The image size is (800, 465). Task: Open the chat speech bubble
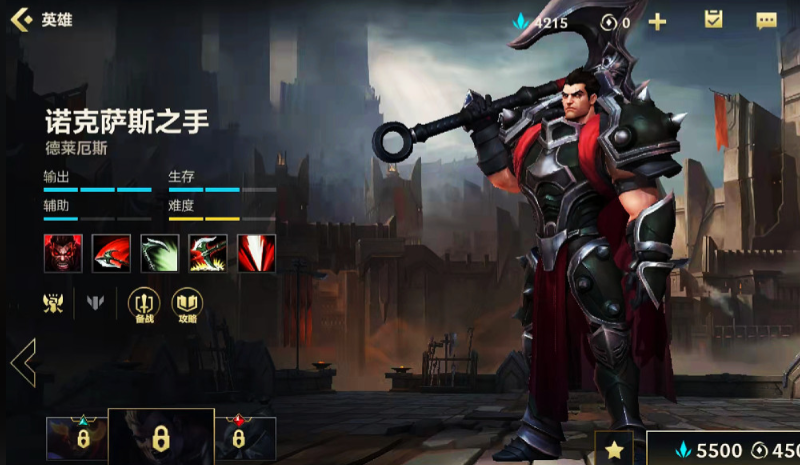766,21
